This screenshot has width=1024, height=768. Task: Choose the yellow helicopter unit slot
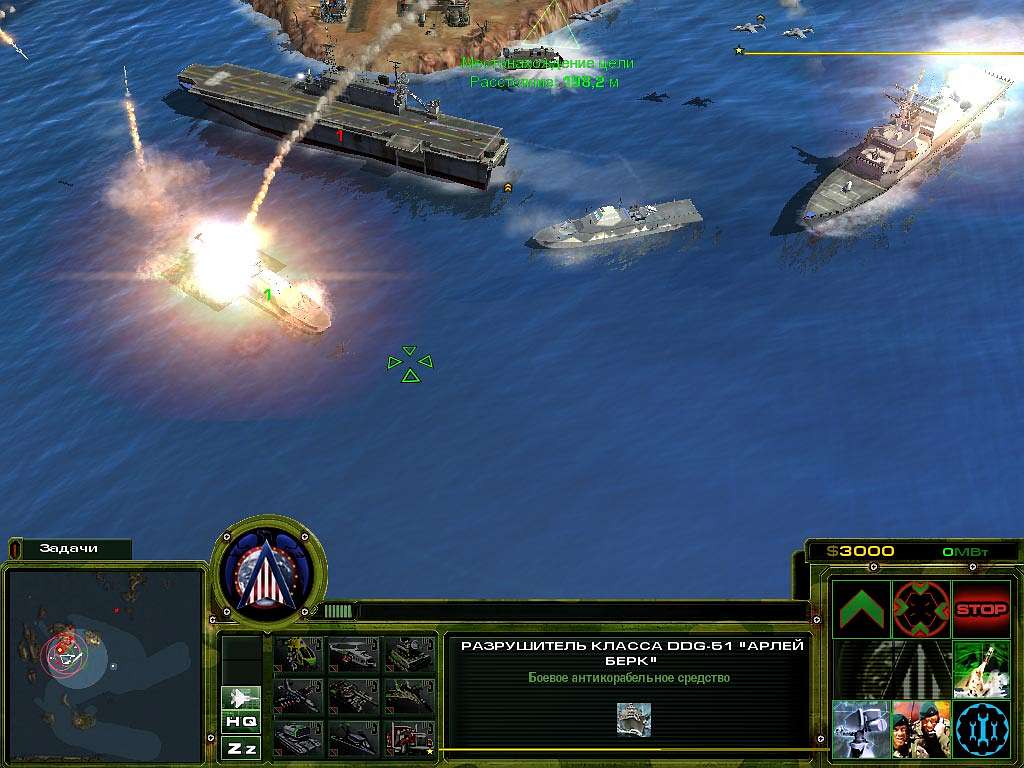(x=297, y=653)
